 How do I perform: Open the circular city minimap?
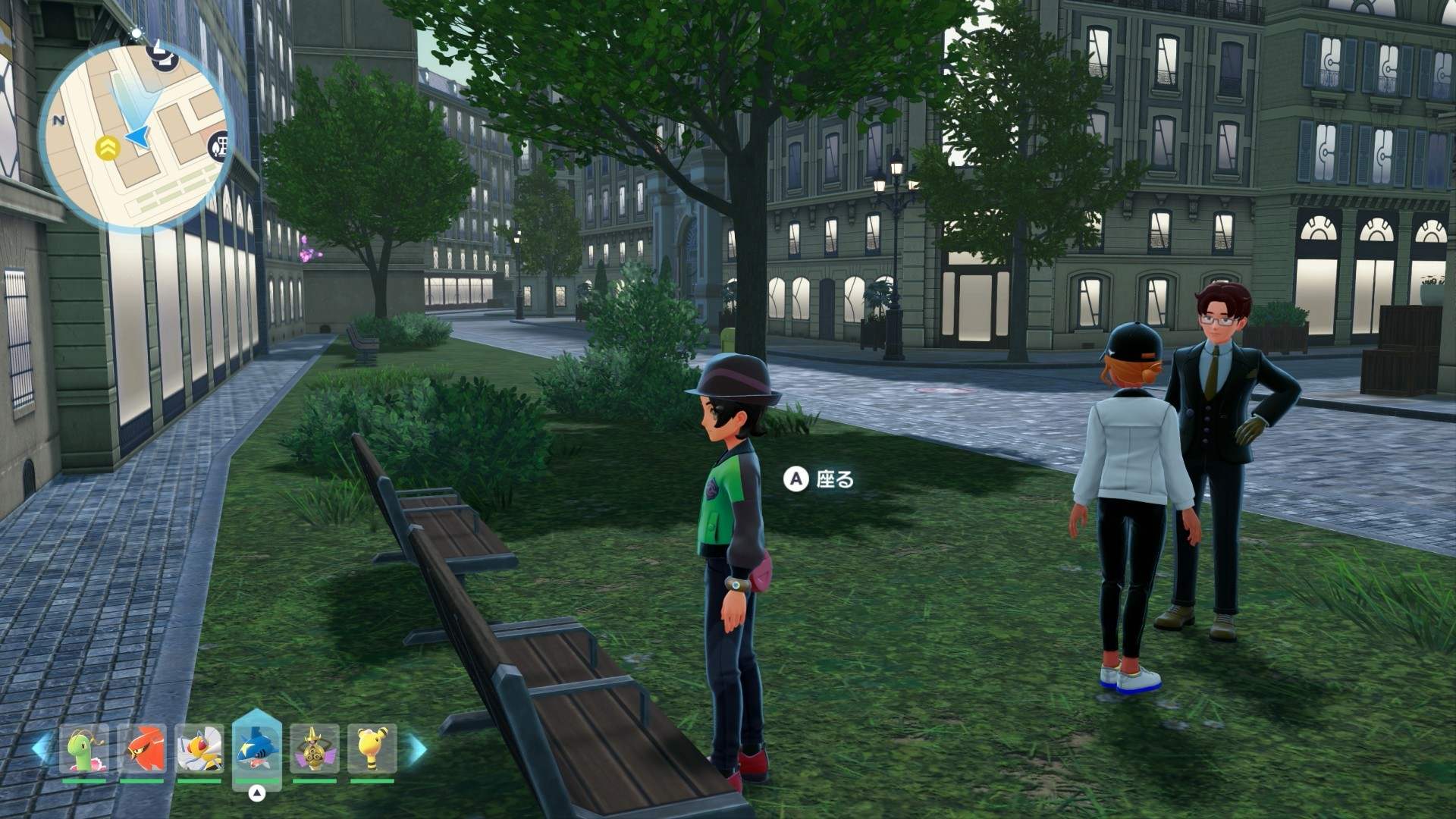tap(136, 135)
